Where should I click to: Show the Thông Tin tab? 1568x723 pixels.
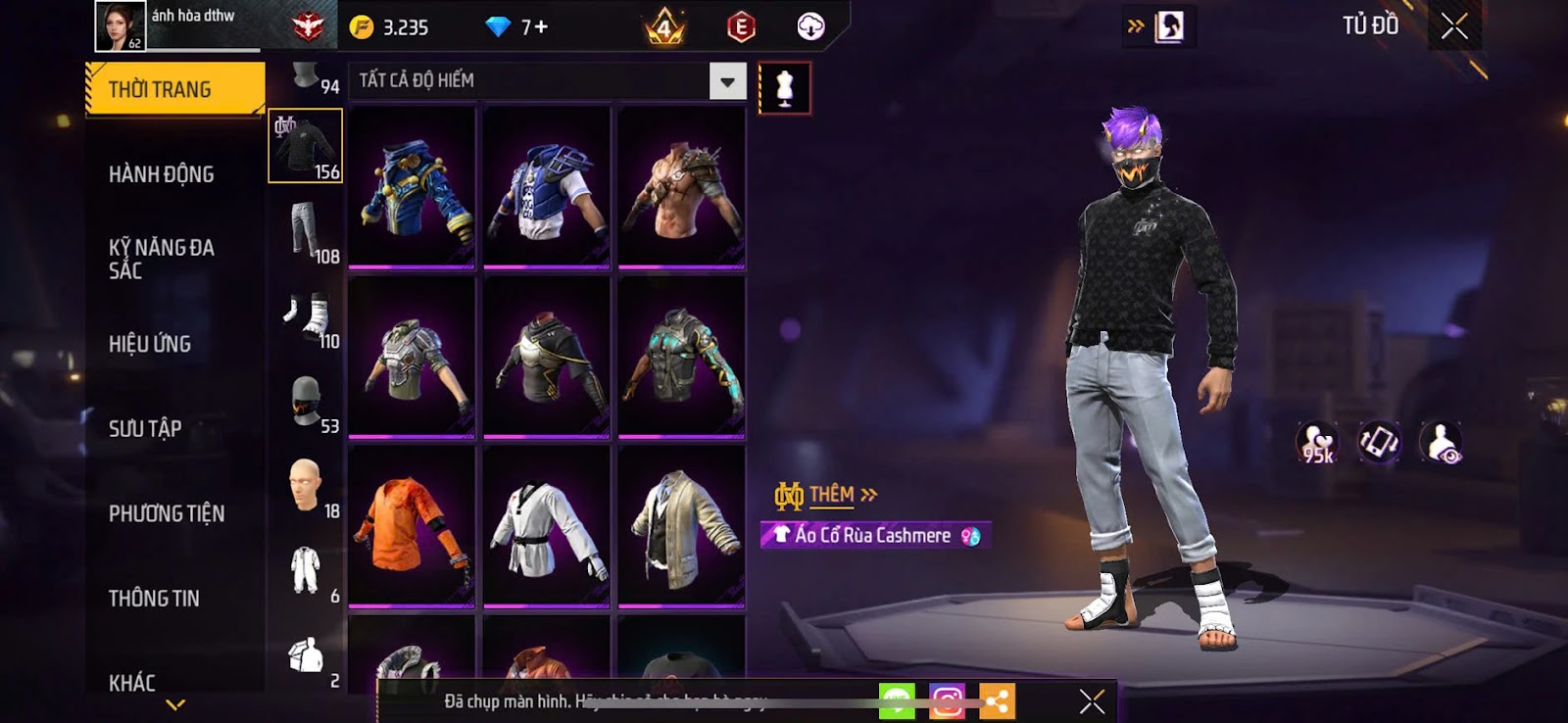click(154, 598)
